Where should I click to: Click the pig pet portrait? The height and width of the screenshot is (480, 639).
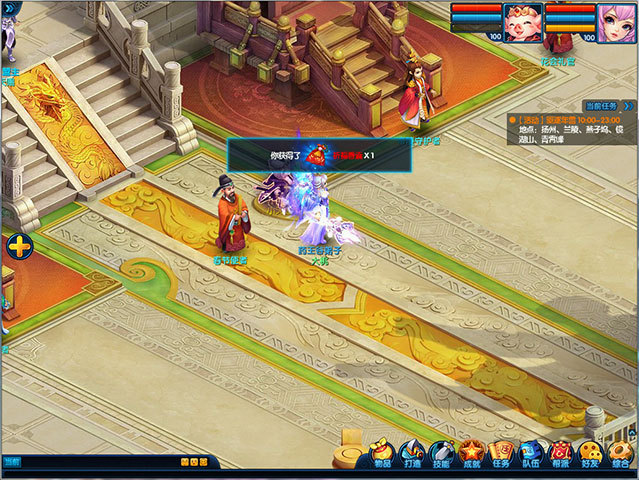519,18
